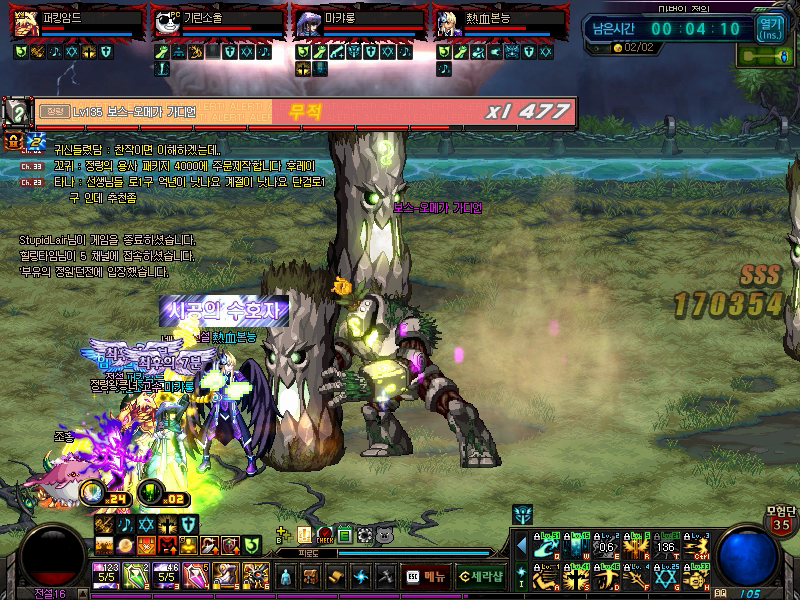Viewport: 800px width, 600px height.
Task: Select party member 기린소울's panda portrait
Action: [x=166, y=24]
